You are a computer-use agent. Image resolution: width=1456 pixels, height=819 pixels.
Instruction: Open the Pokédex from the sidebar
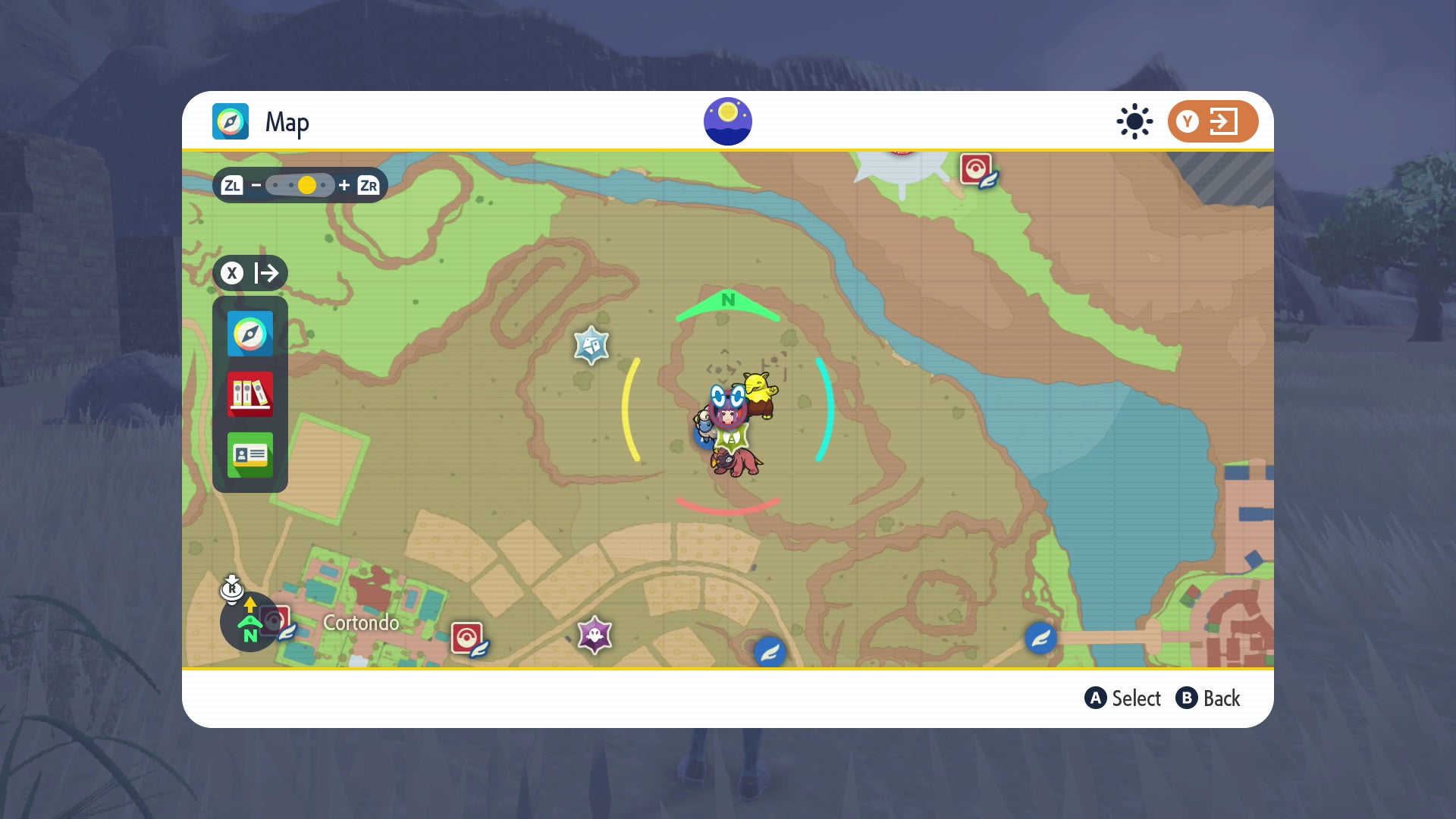[250, 395]
